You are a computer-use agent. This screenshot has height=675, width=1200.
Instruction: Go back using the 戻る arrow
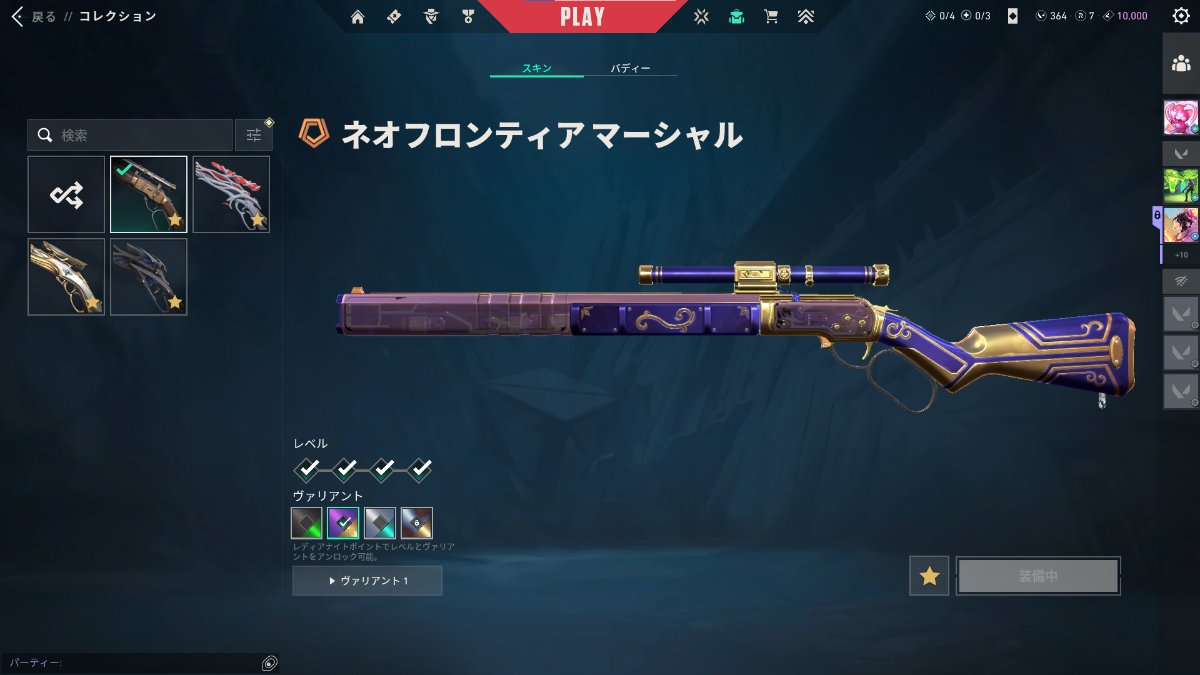coord(18,16)
